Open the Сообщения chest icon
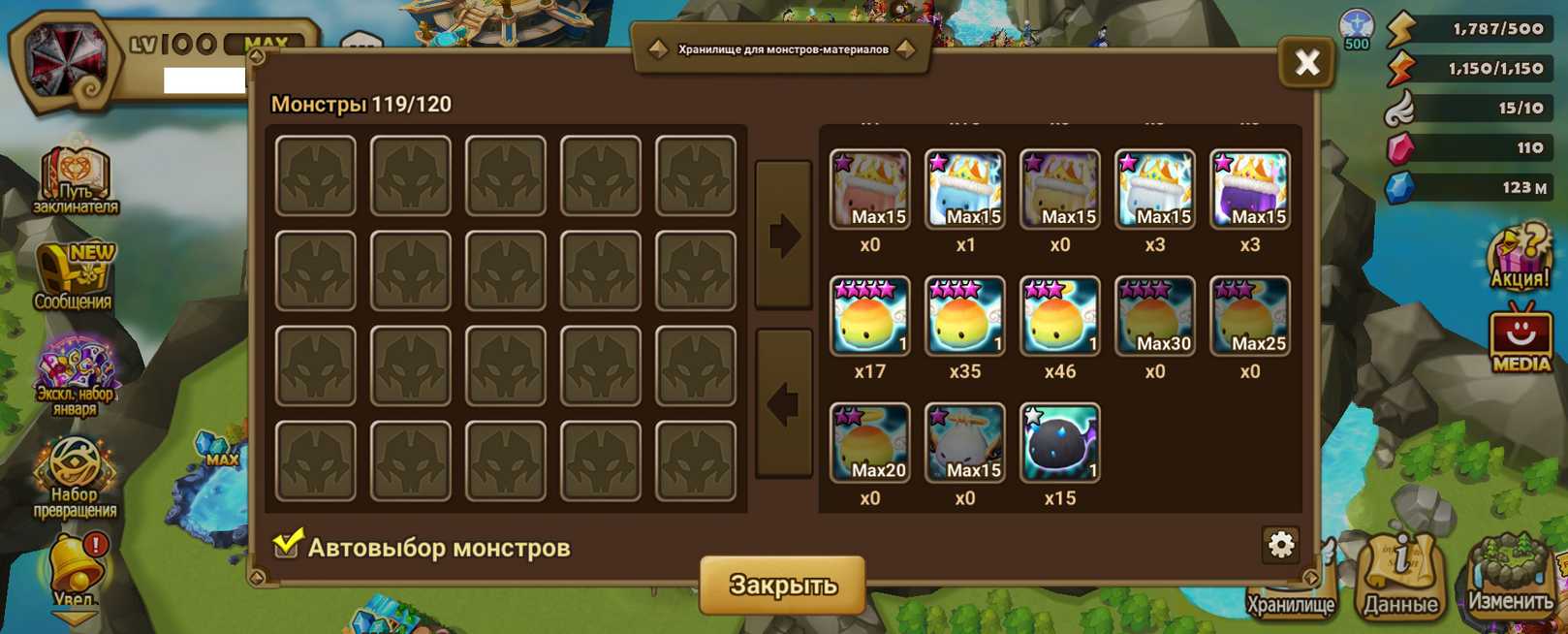 point(74,275)
